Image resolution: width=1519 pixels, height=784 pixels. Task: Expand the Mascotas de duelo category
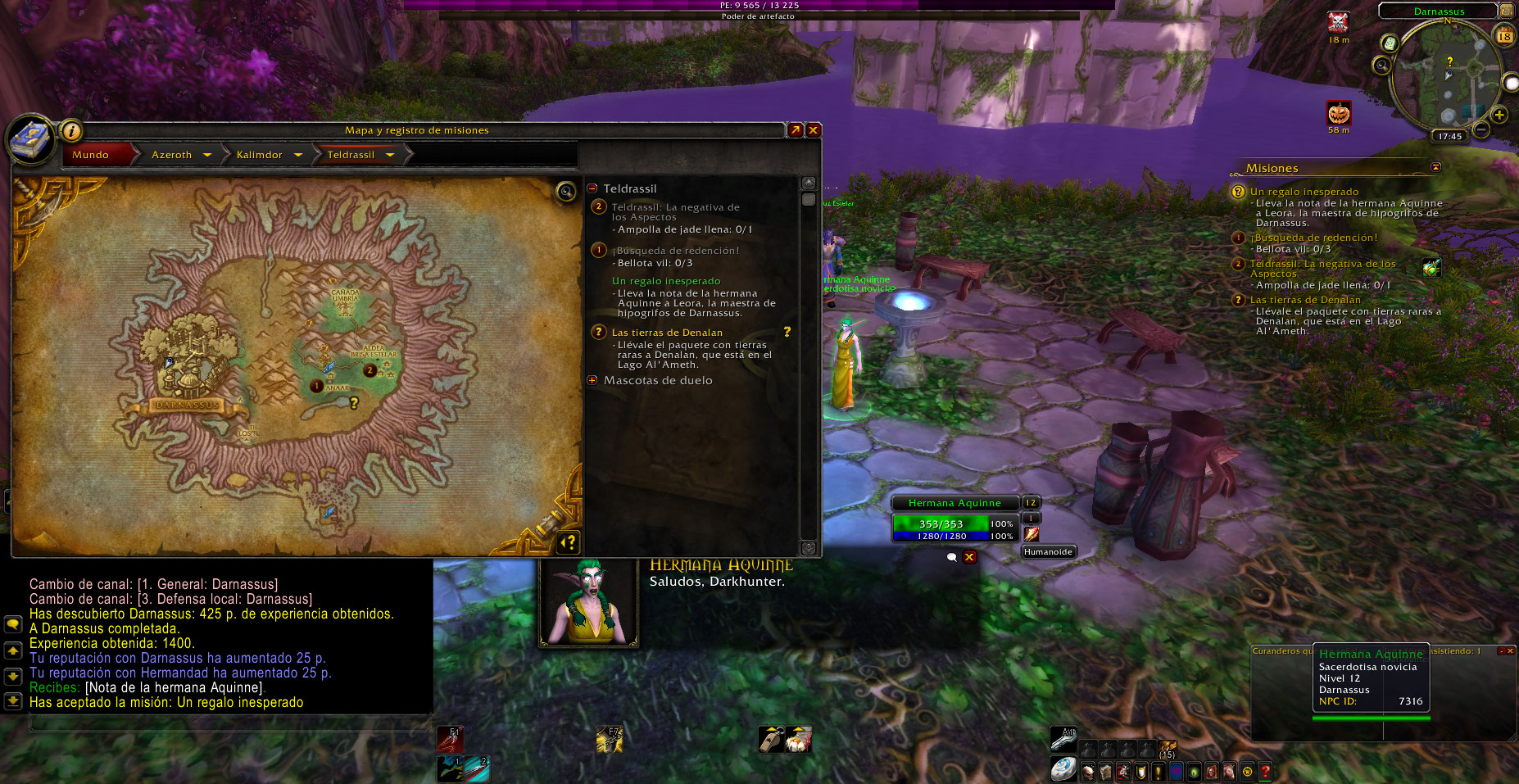(x=592, y=380)
